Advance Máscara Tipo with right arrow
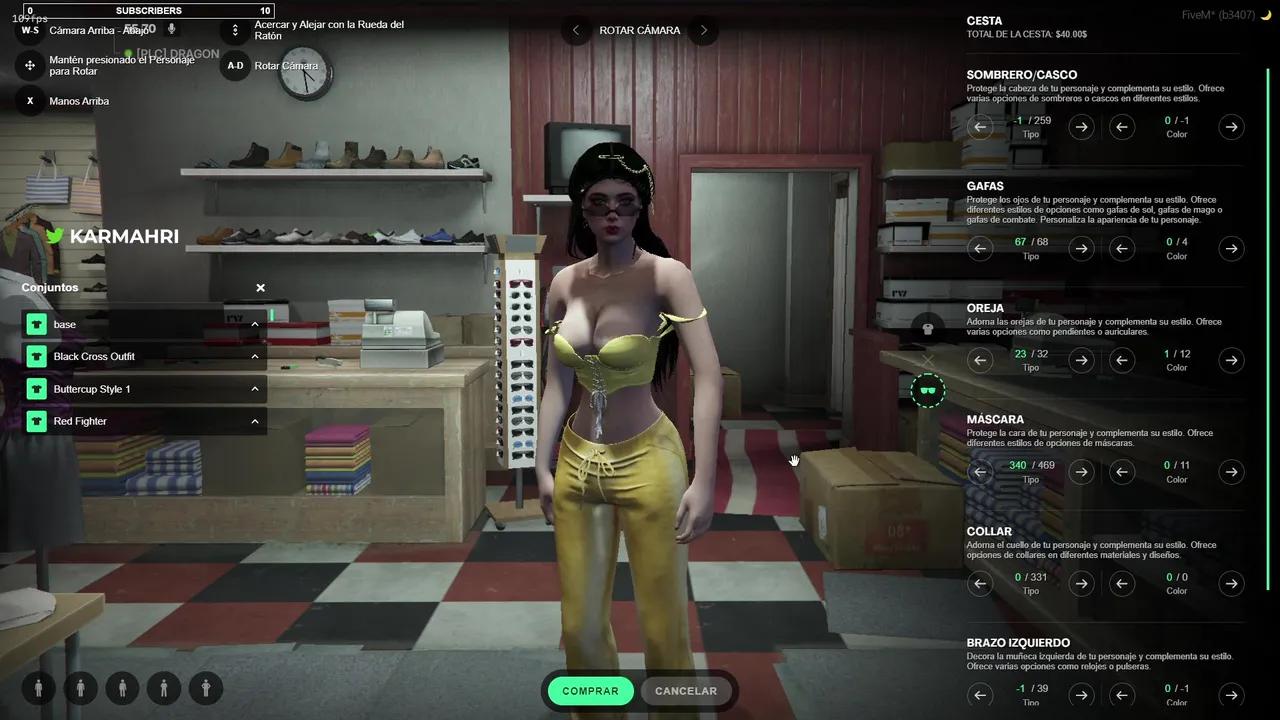Image resolution: width=1280 pixels, height=720 pixels. (1081, 471)
